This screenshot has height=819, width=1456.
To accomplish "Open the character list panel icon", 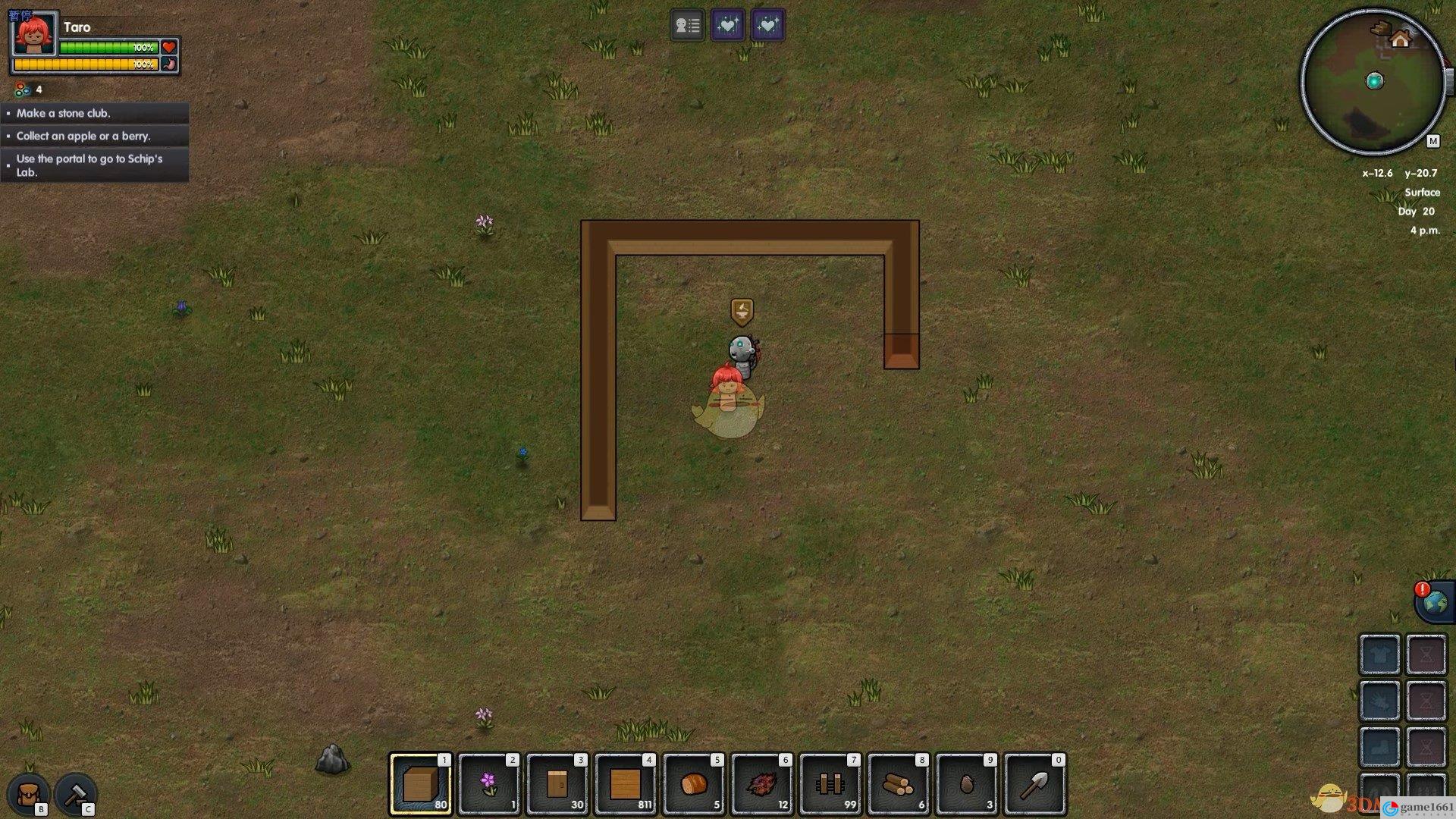I will click(x=688, y=26).
